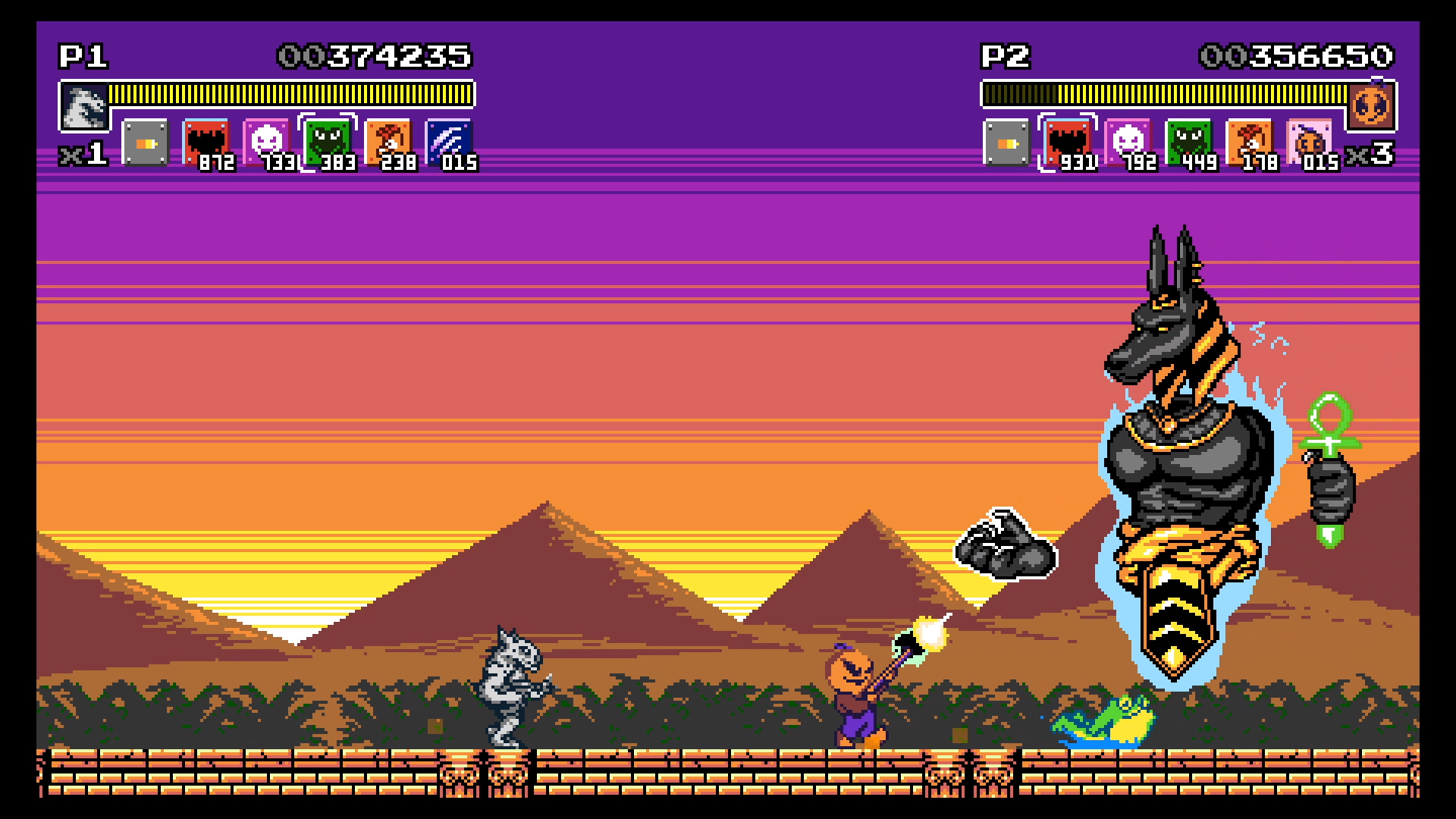Image resolution: width=1456 pixels, height=819 pixels.
Task: Choose P1's red bat weapon icon
Action: [206, 143]
